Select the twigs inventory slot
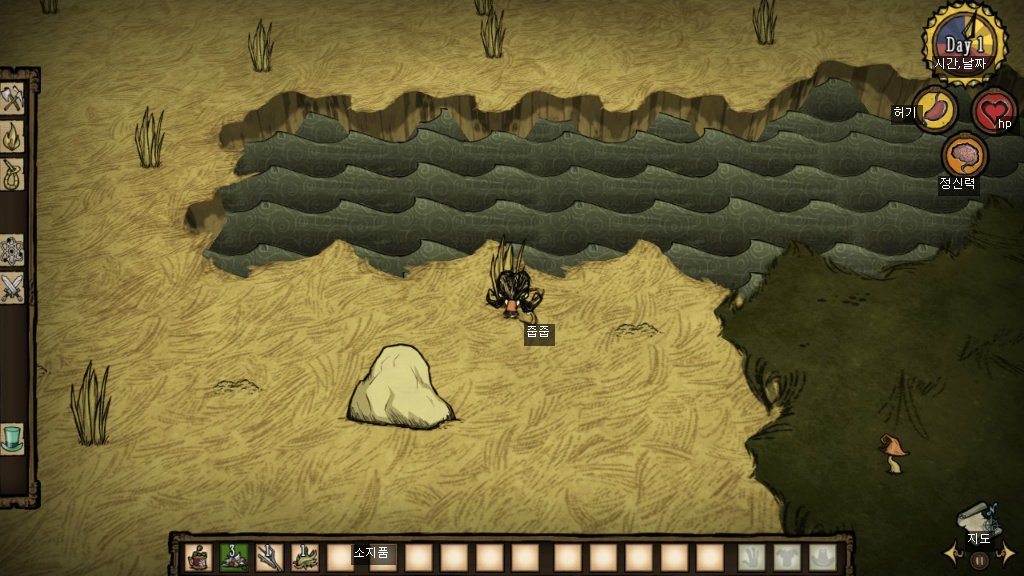The height and width of the screenshot is (576, 1024). 270,557
